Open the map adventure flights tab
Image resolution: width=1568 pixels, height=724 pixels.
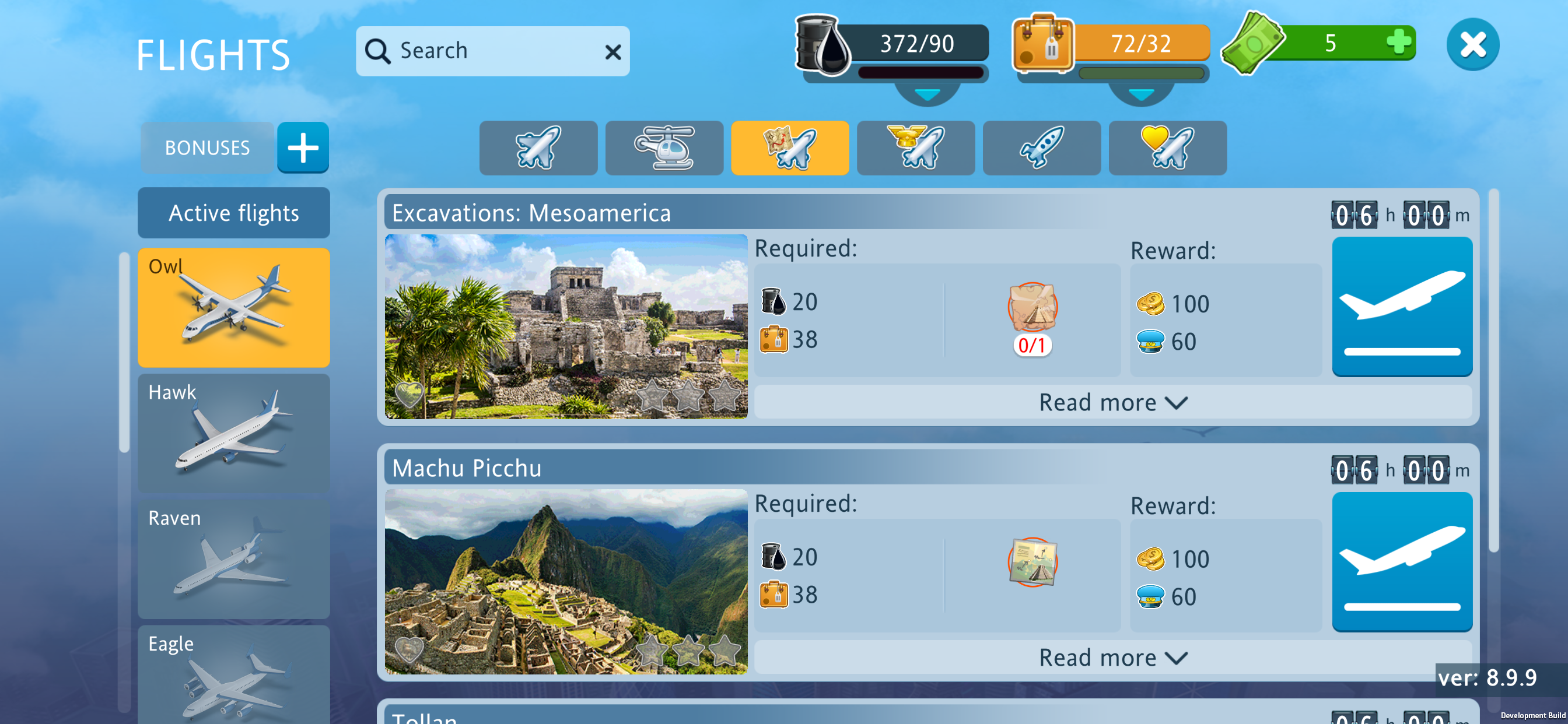(789, 148)
